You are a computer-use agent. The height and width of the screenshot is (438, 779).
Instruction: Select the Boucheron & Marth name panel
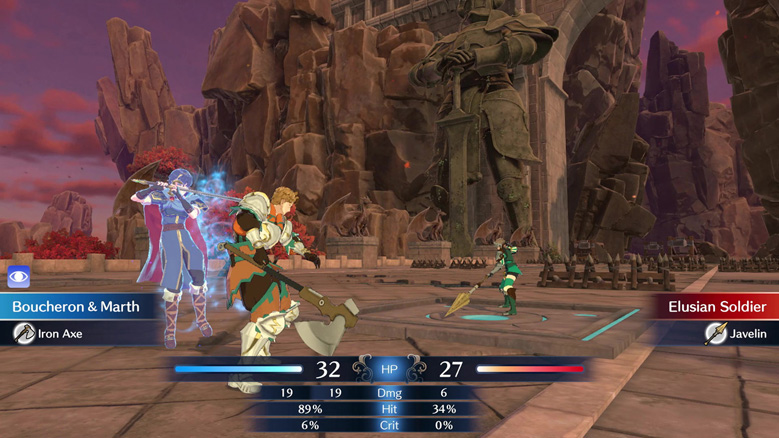(76, 307)
